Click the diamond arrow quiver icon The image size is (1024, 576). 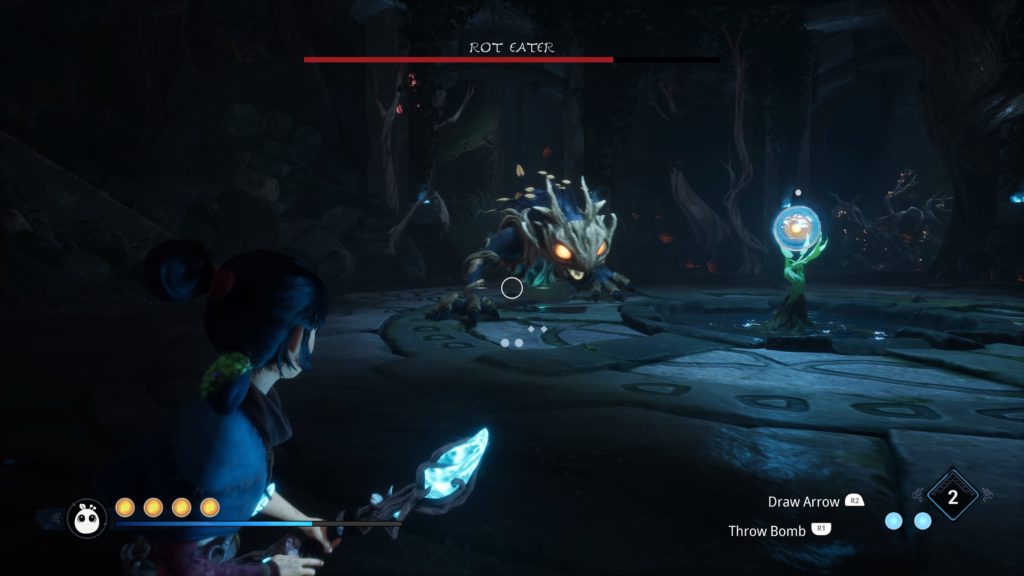point(952,497)
